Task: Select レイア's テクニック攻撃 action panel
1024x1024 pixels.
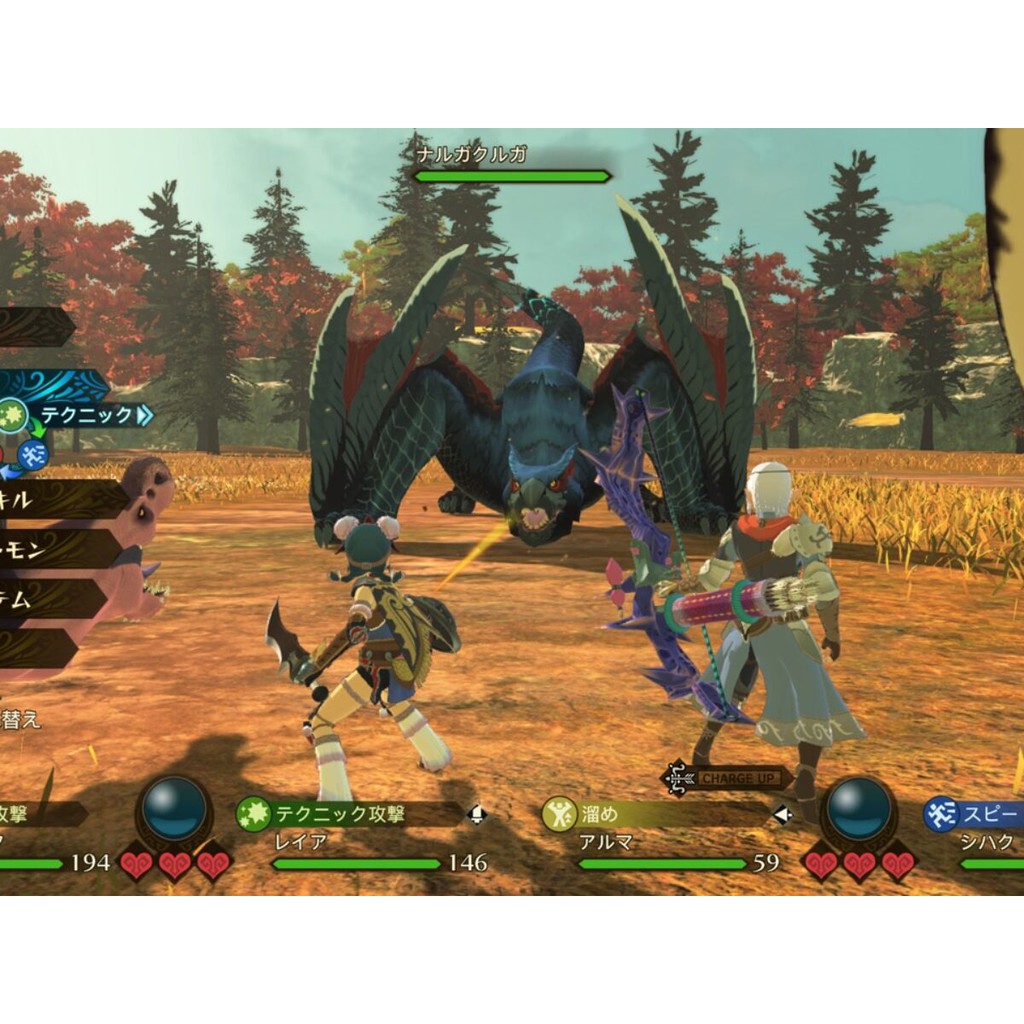Action: pos(350,814)
